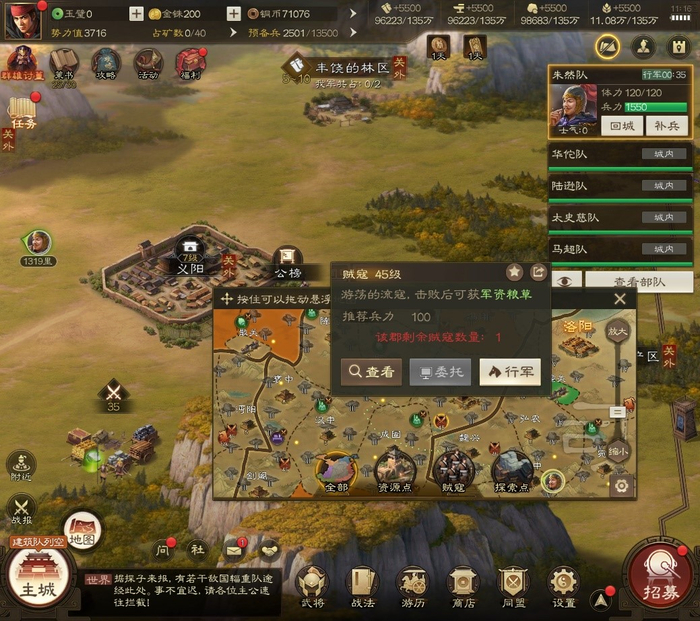Viewport: 700px width, 621px height.
Task: Inspect the bandit with the 查看 button
Action: (x=371, y=372)
